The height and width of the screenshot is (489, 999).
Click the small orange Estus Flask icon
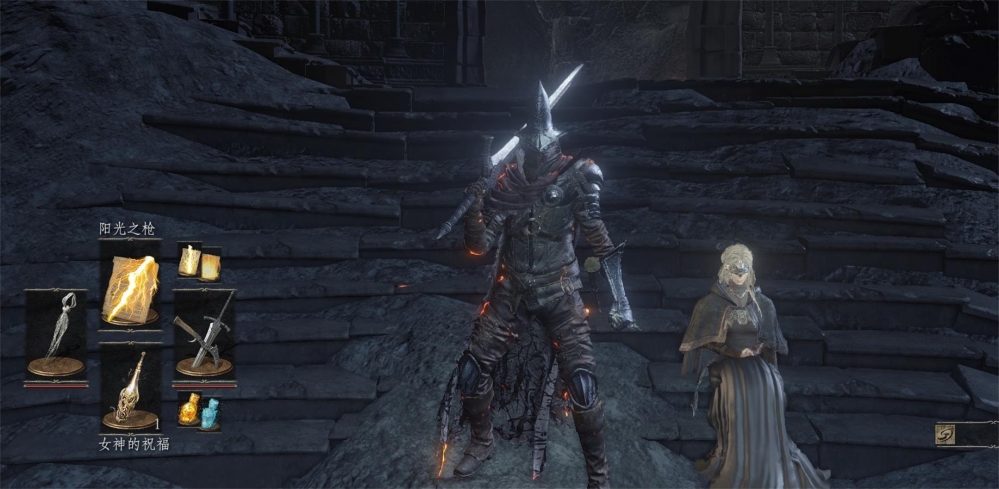[x=189, y=409]
